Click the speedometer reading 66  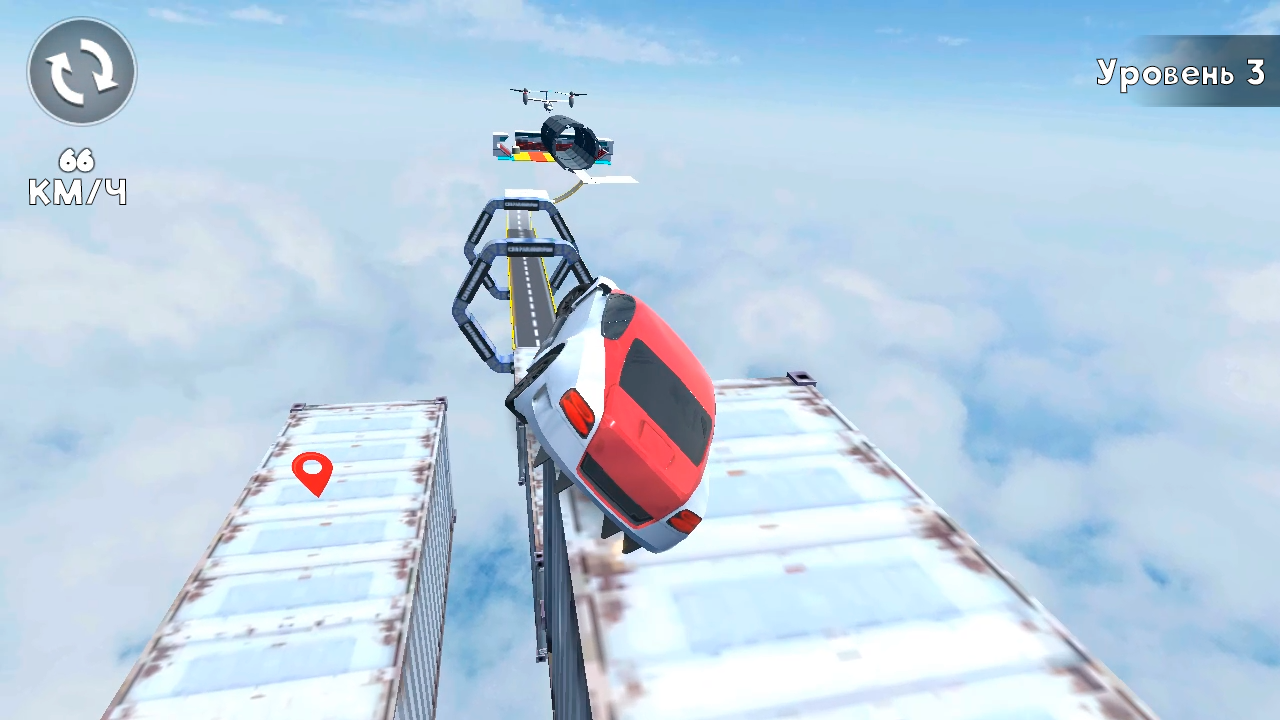point(77,158)
